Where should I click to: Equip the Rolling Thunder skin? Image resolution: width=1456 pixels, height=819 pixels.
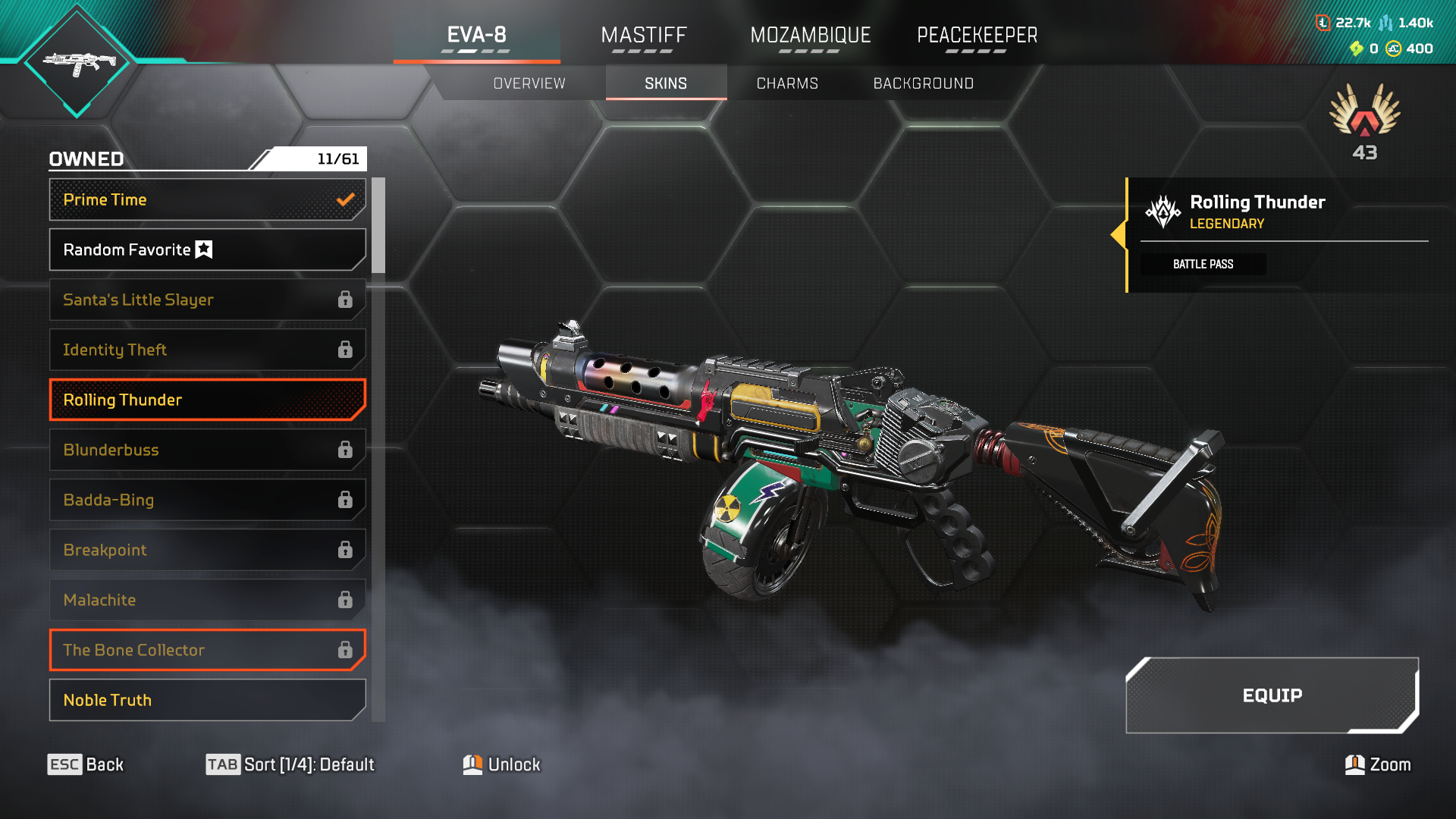1272,695
